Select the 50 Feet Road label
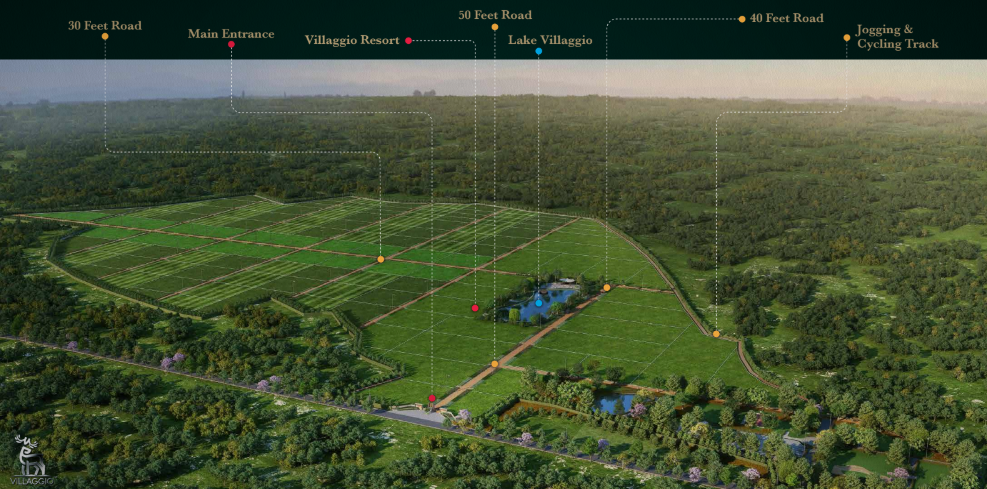This screenshot has width=987, height=489. click(x=494, y=16)
